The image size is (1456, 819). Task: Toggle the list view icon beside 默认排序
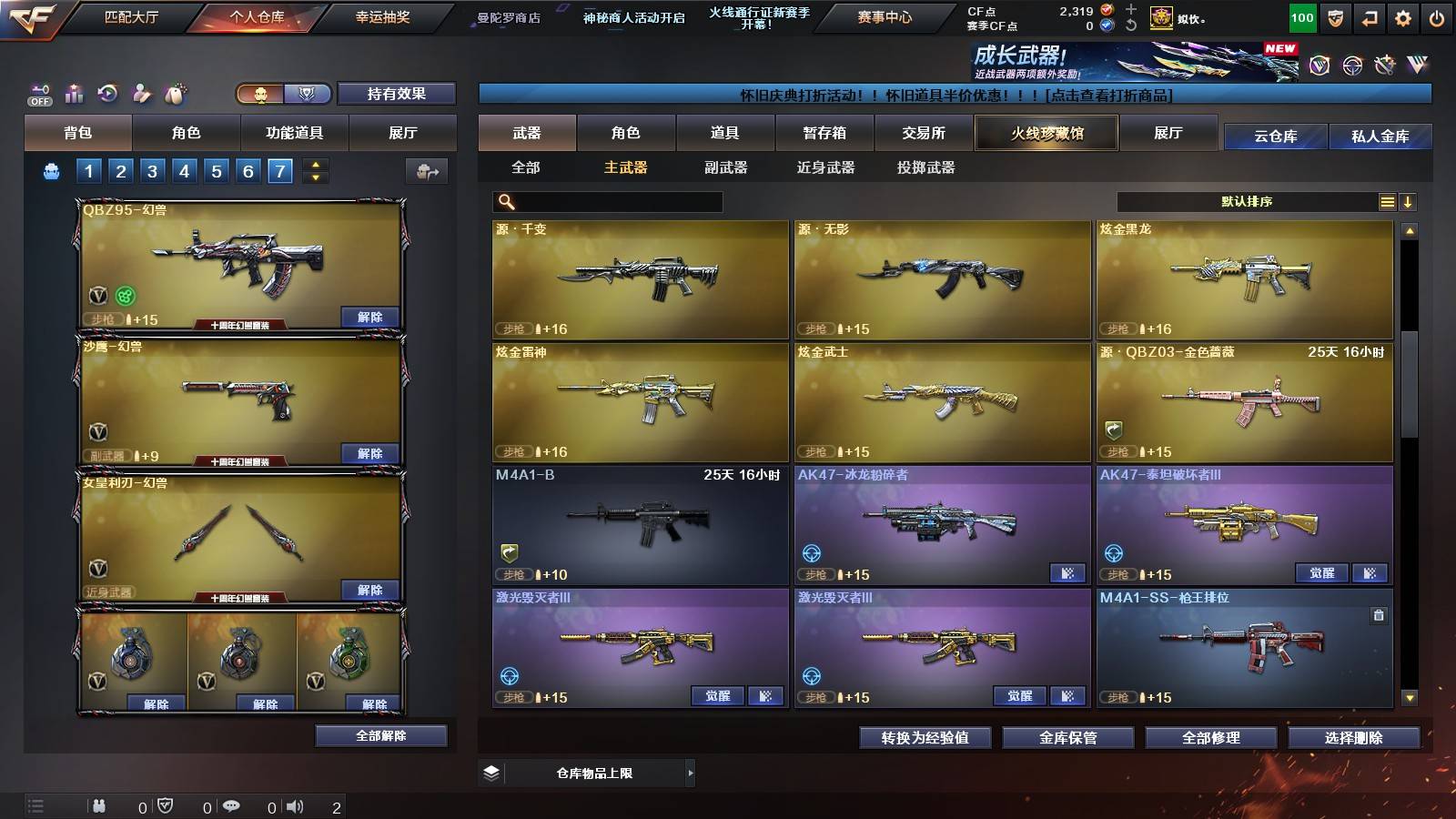point(1386,201)
